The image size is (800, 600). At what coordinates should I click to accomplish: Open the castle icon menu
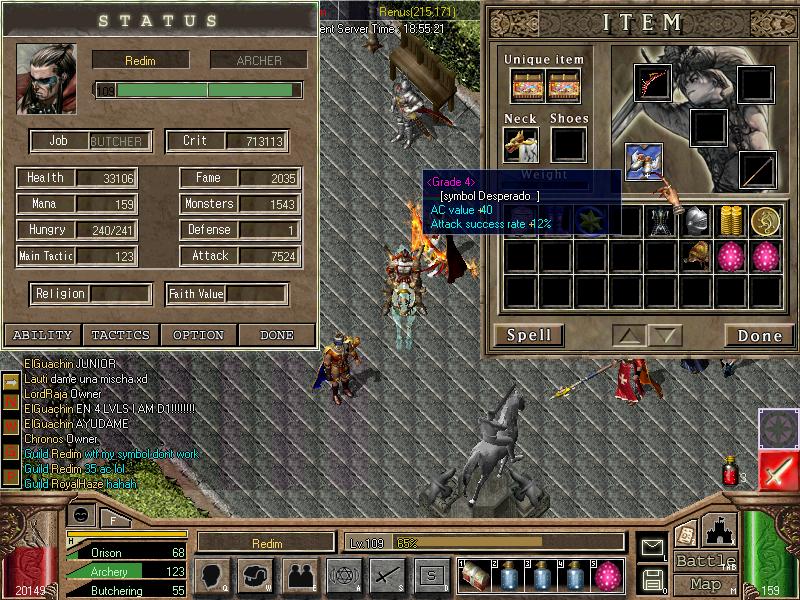tap(720, 531)
